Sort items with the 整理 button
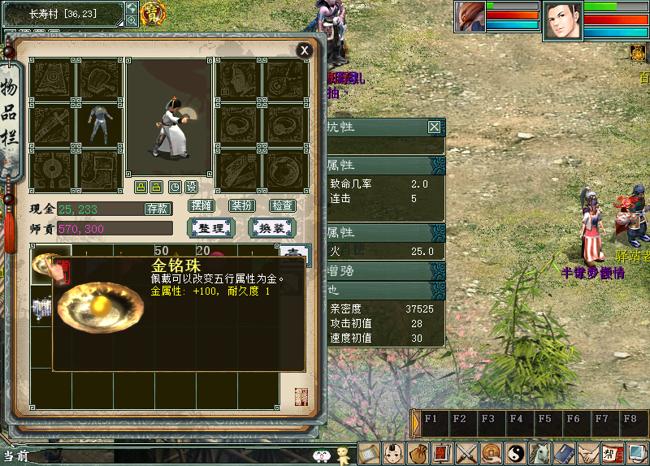 (x=210, y=228)
